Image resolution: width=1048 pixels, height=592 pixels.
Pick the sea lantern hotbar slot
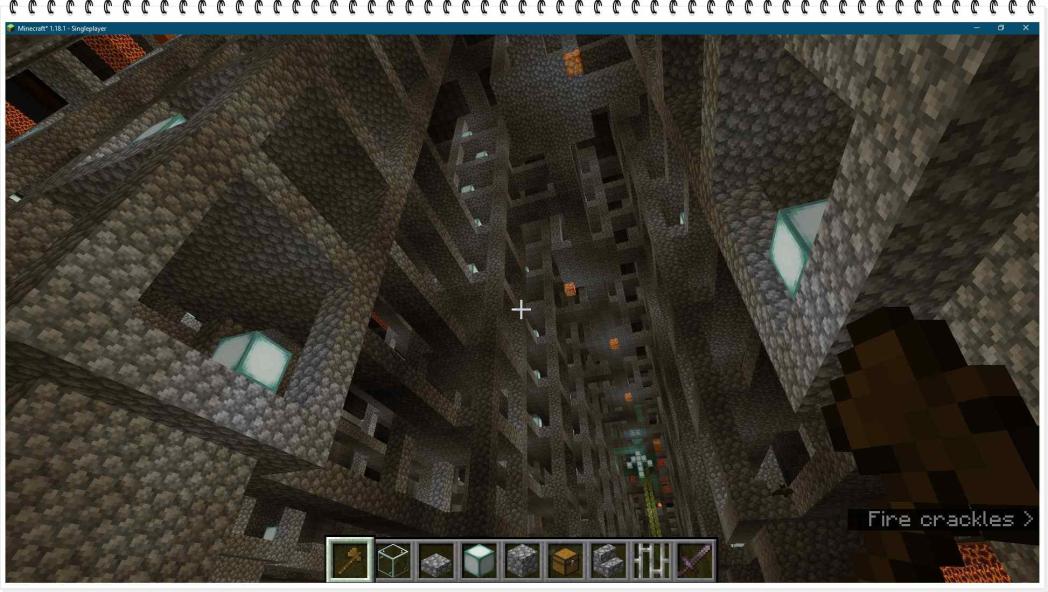pos(479,560)
